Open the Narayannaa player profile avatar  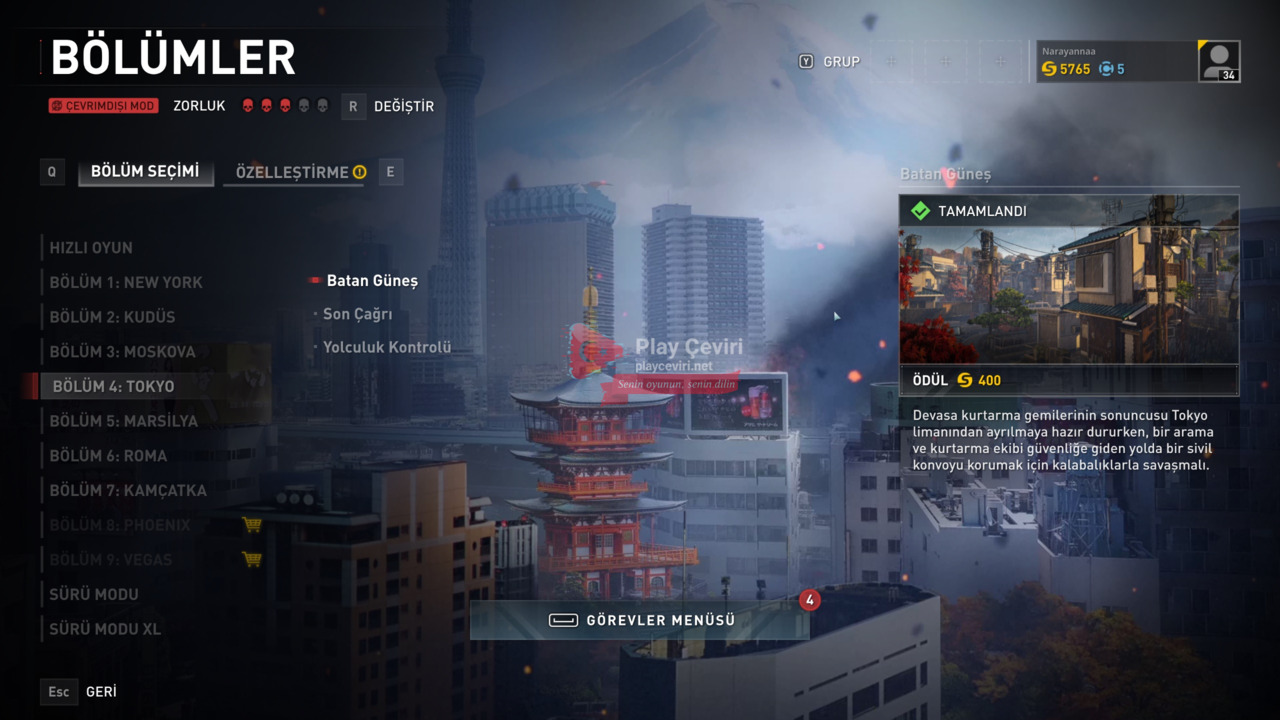click(x=1219, y=61)
